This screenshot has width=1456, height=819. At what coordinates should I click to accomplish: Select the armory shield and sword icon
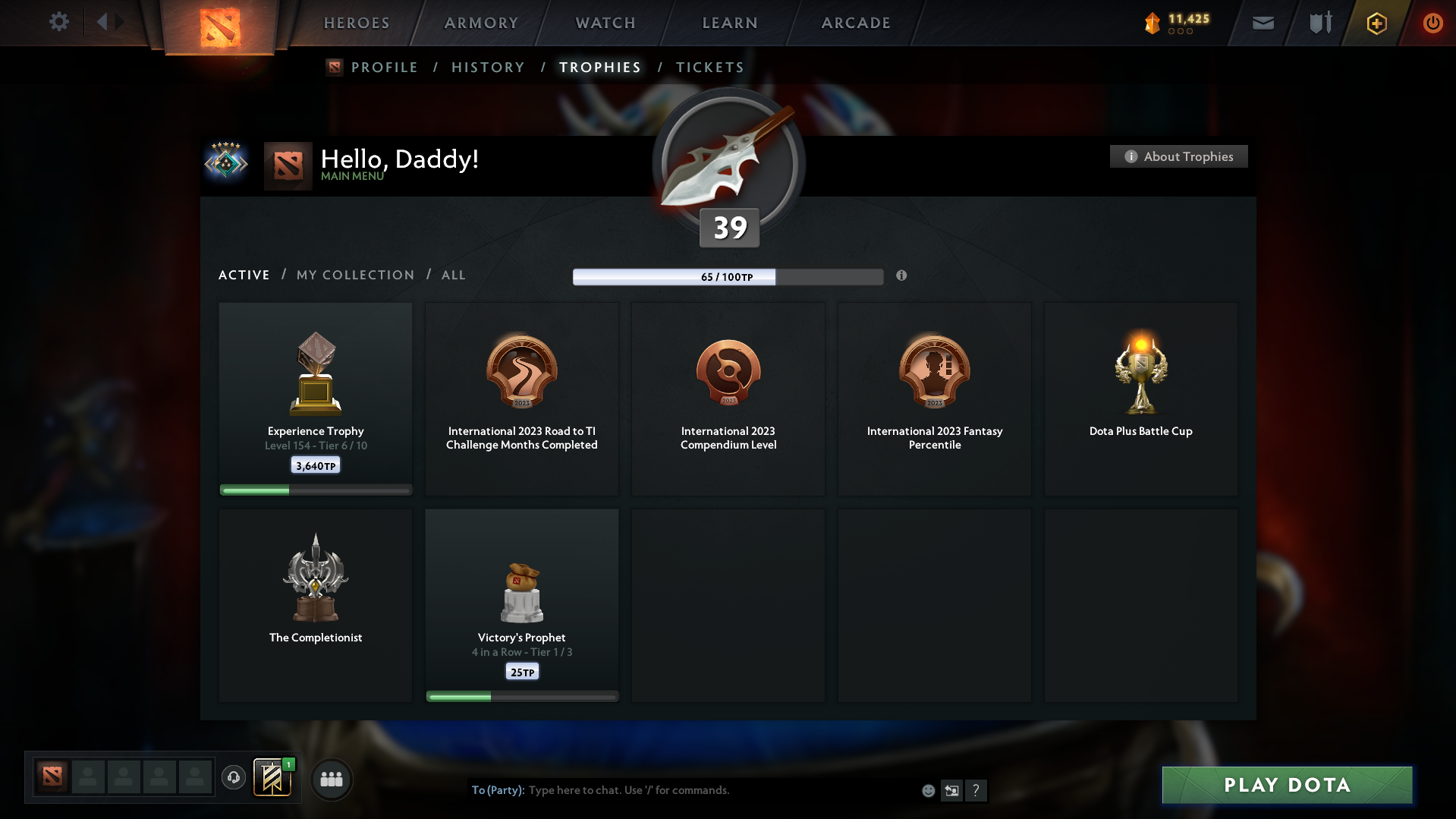(1319, 23)
